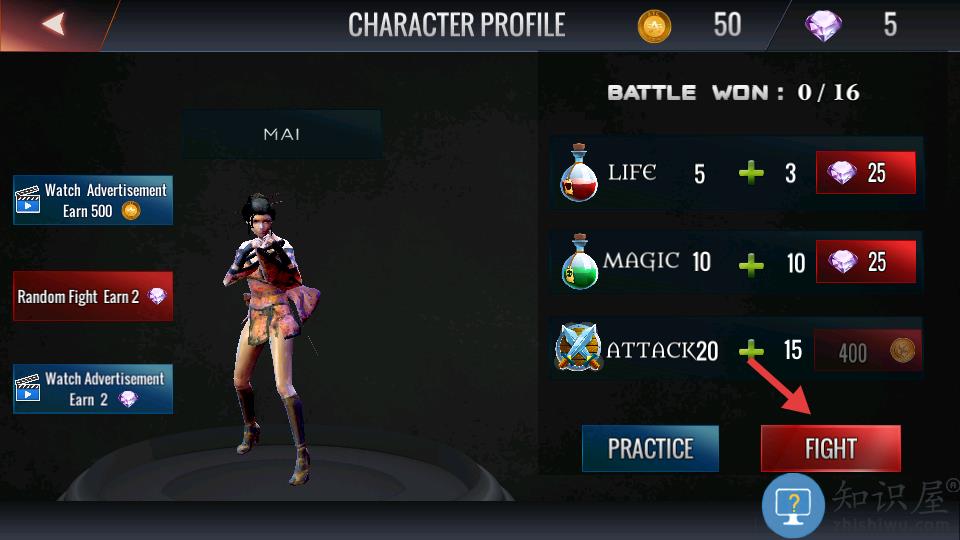Buy MAGIC upgrade for 25 gems
Viewport: 960px width, 540px height.
tap(866, 263)
